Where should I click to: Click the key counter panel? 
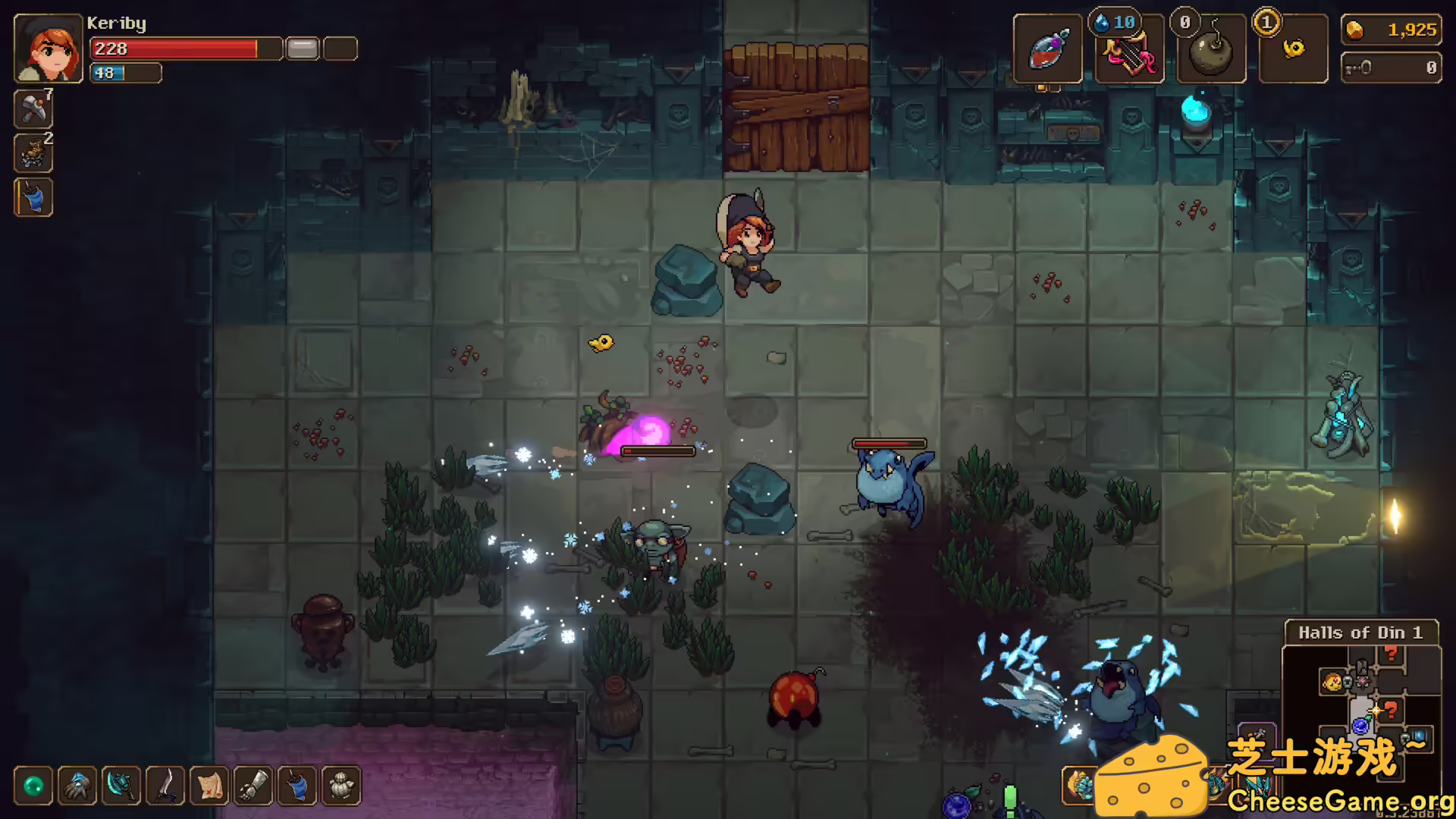click(x=1391, y=68)
